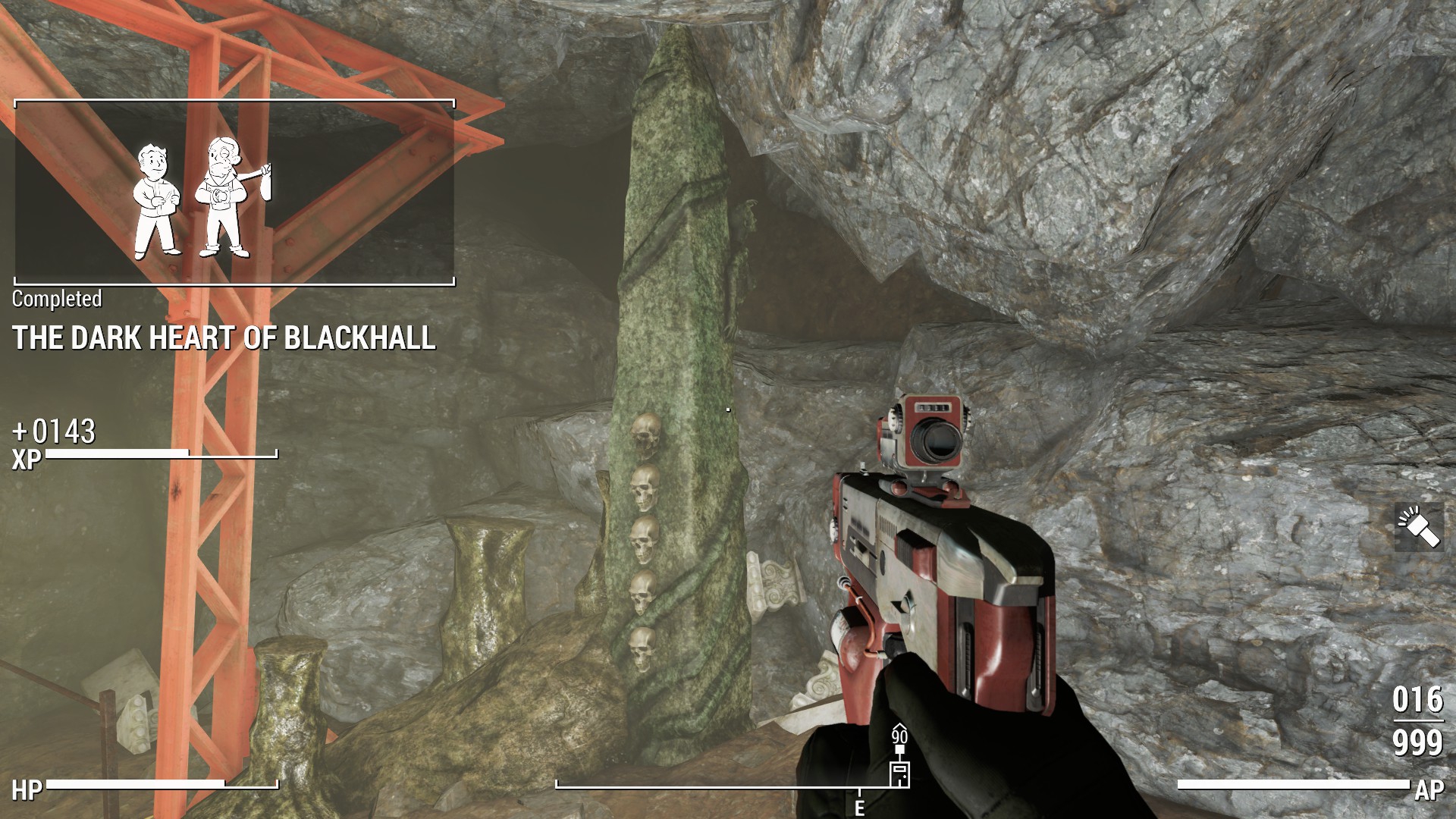The height and width of the screenshot is (819, 1456).
Task: Select the door marker on the compass
Action: coord(899,773)
